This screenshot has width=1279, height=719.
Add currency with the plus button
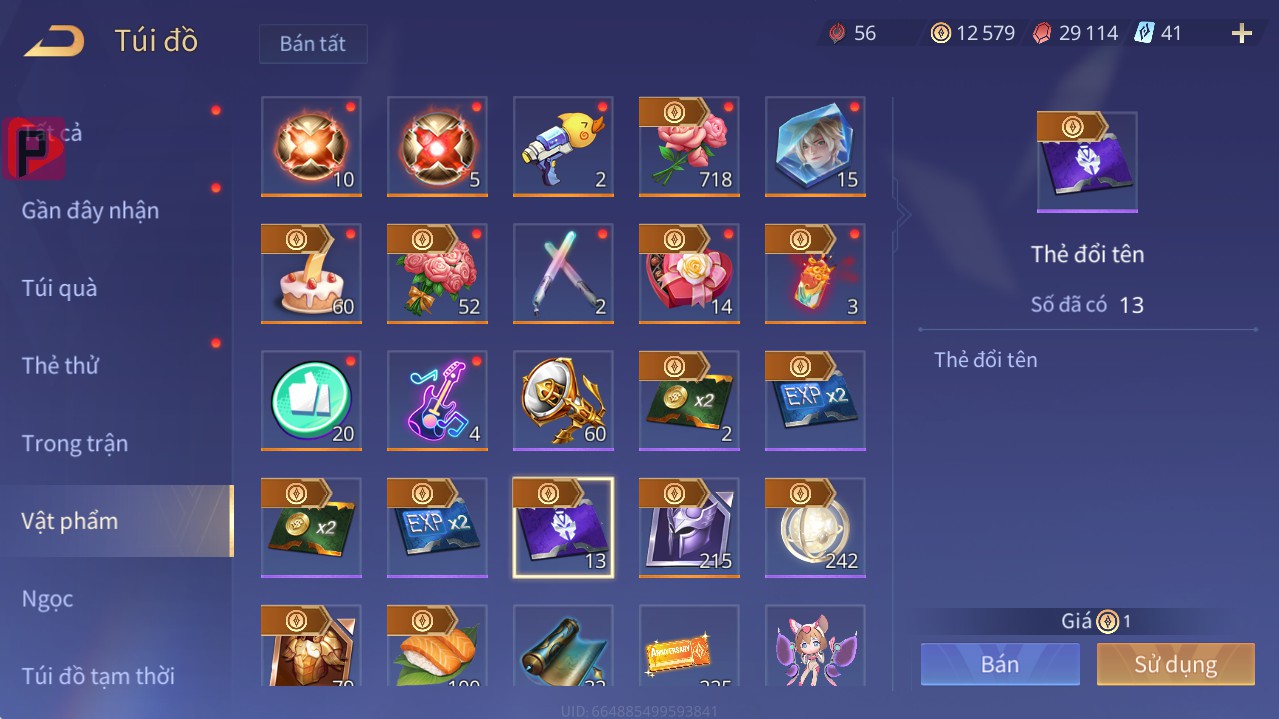(1242, 34)
